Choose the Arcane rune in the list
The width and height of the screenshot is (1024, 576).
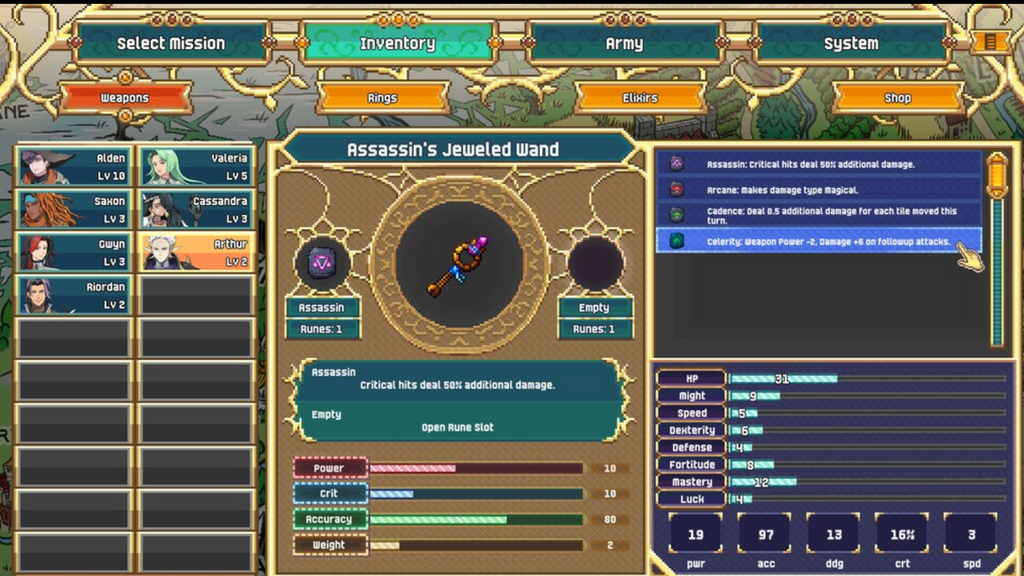coord(818,189)
